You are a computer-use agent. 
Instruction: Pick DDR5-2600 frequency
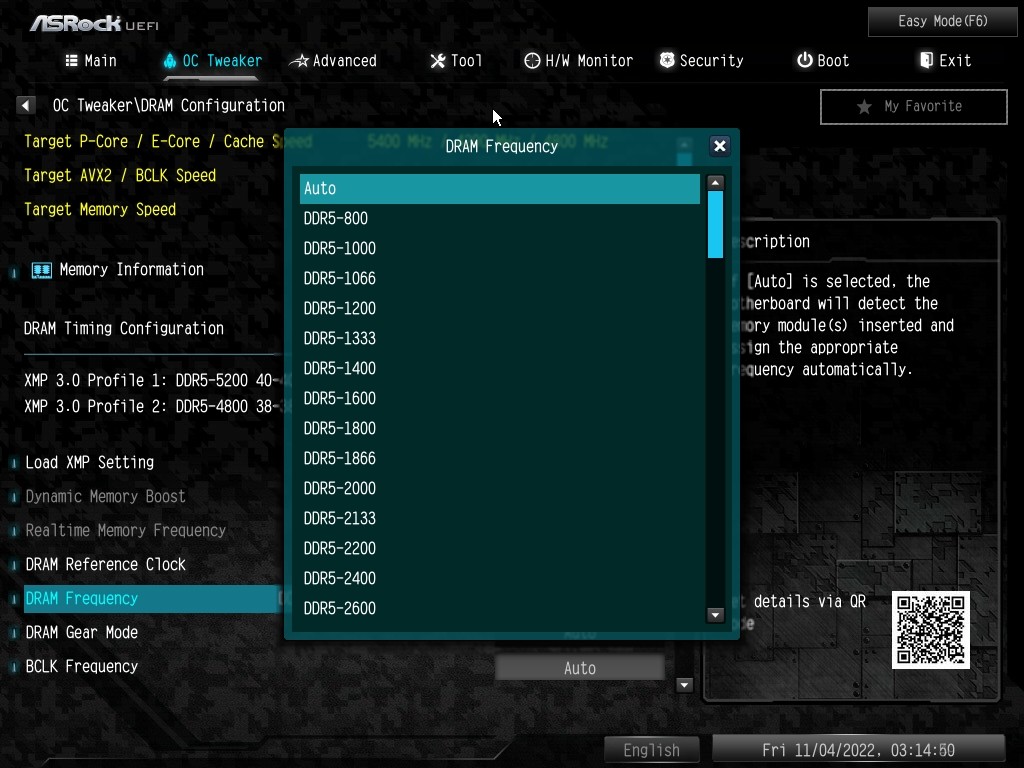pos(499,609)
